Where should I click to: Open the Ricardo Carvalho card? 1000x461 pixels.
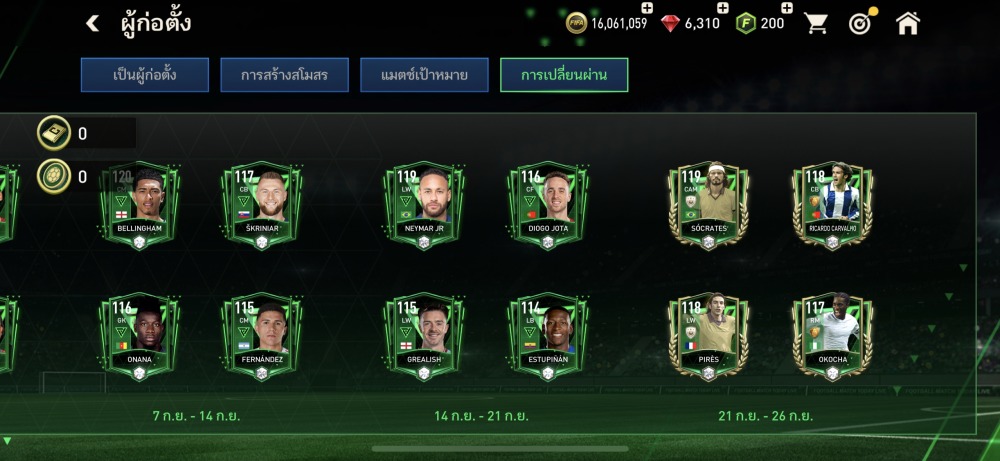pyautogui.click(x=832, y=204)
